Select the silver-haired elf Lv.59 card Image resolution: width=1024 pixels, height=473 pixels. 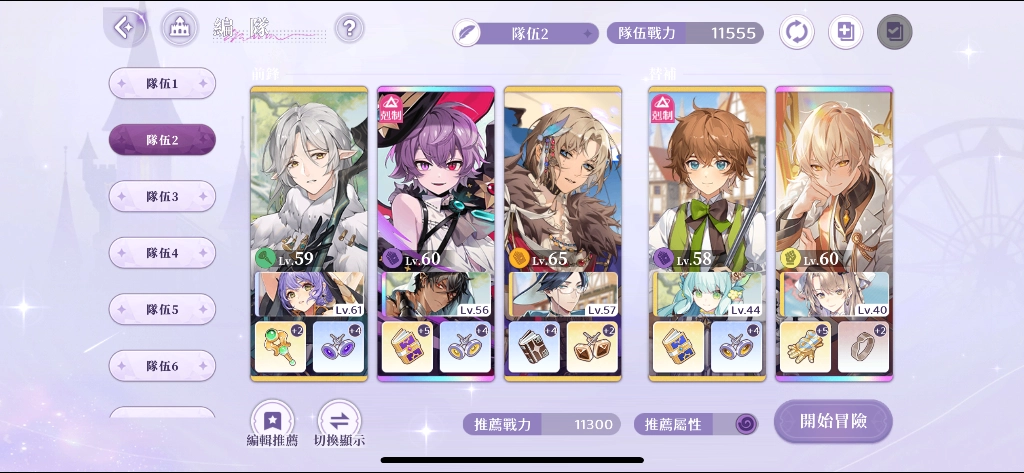click(x=308, y=180)
